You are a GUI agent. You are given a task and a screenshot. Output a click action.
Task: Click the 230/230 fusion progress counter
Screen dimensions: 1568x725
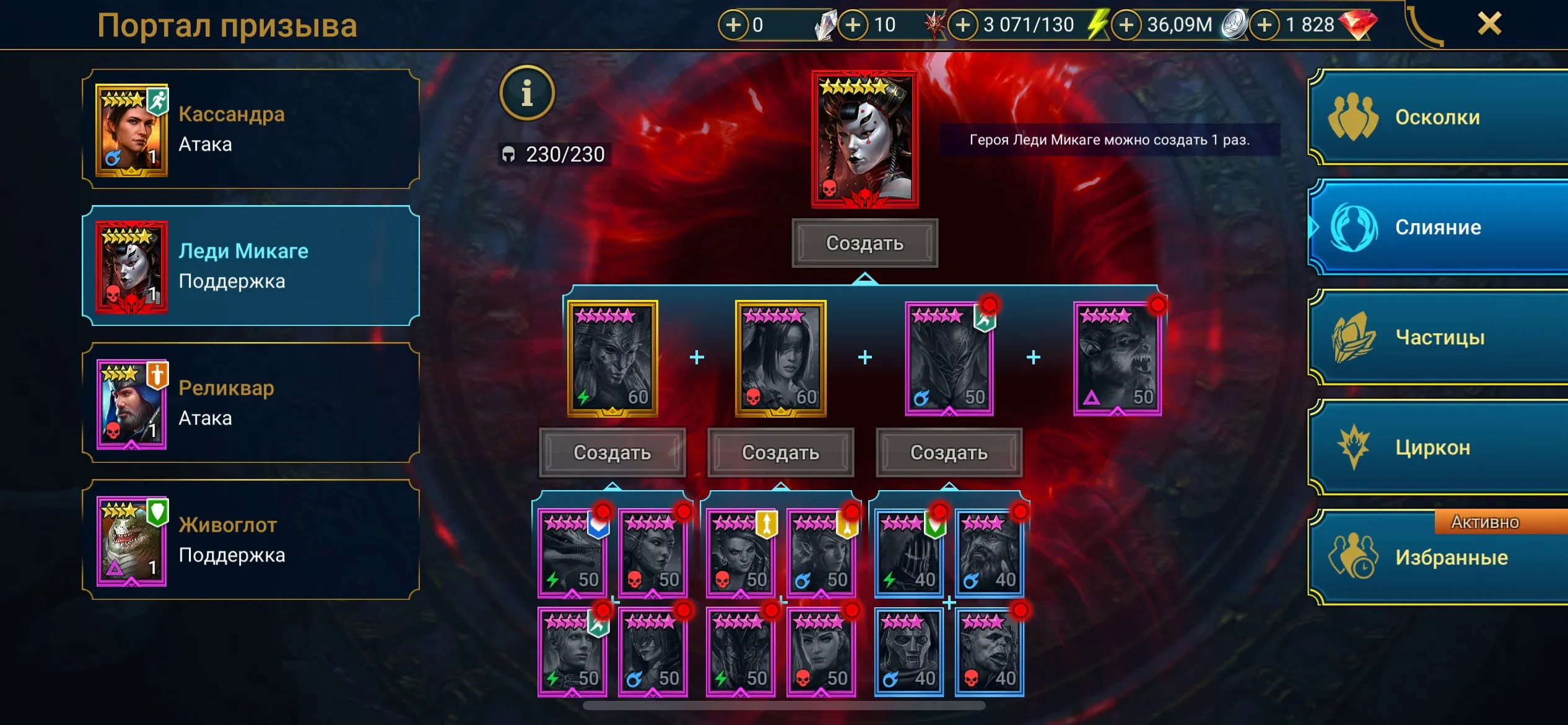tap(556, 155)
